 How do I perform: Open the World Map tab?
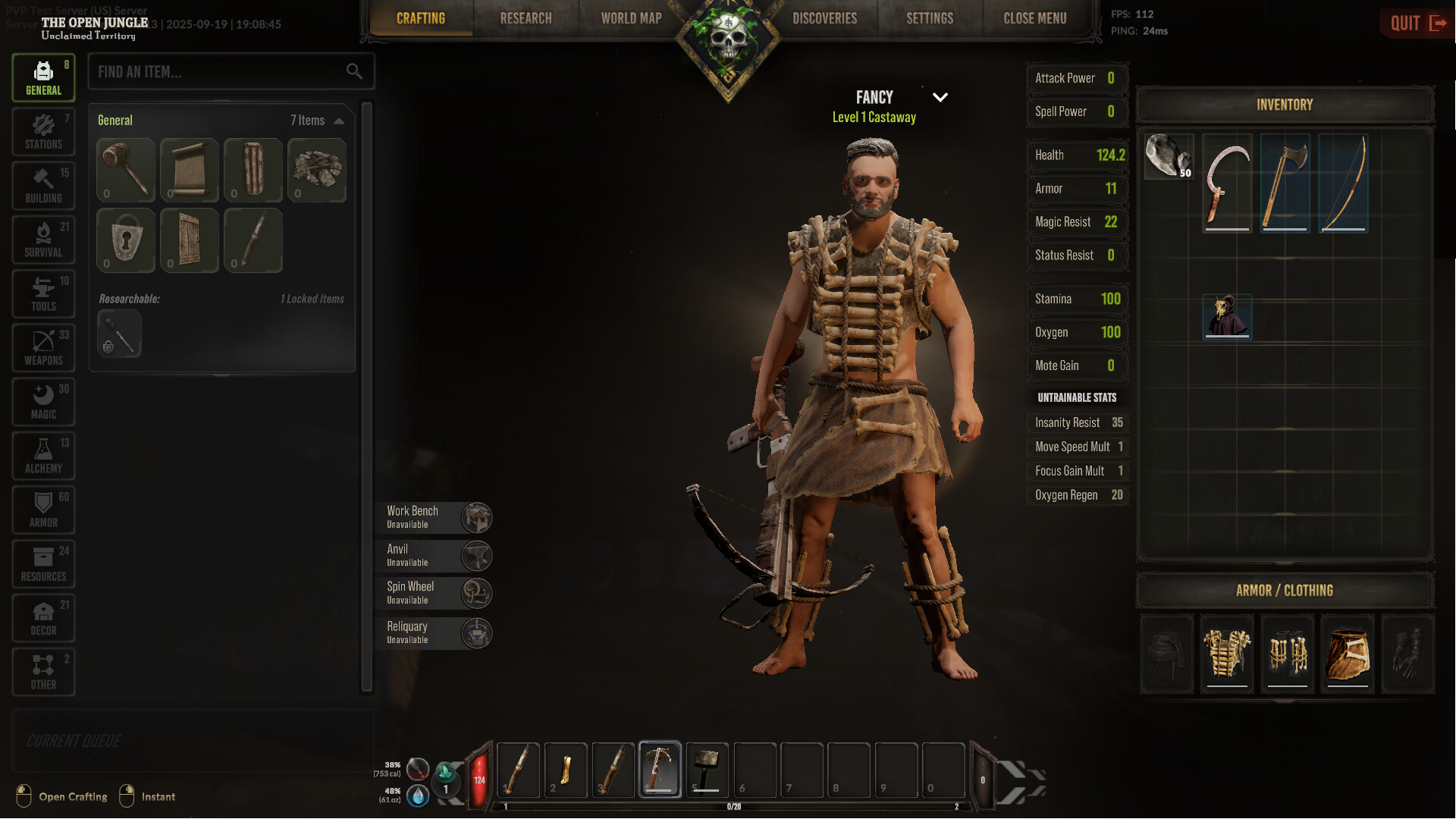(631, 18)
